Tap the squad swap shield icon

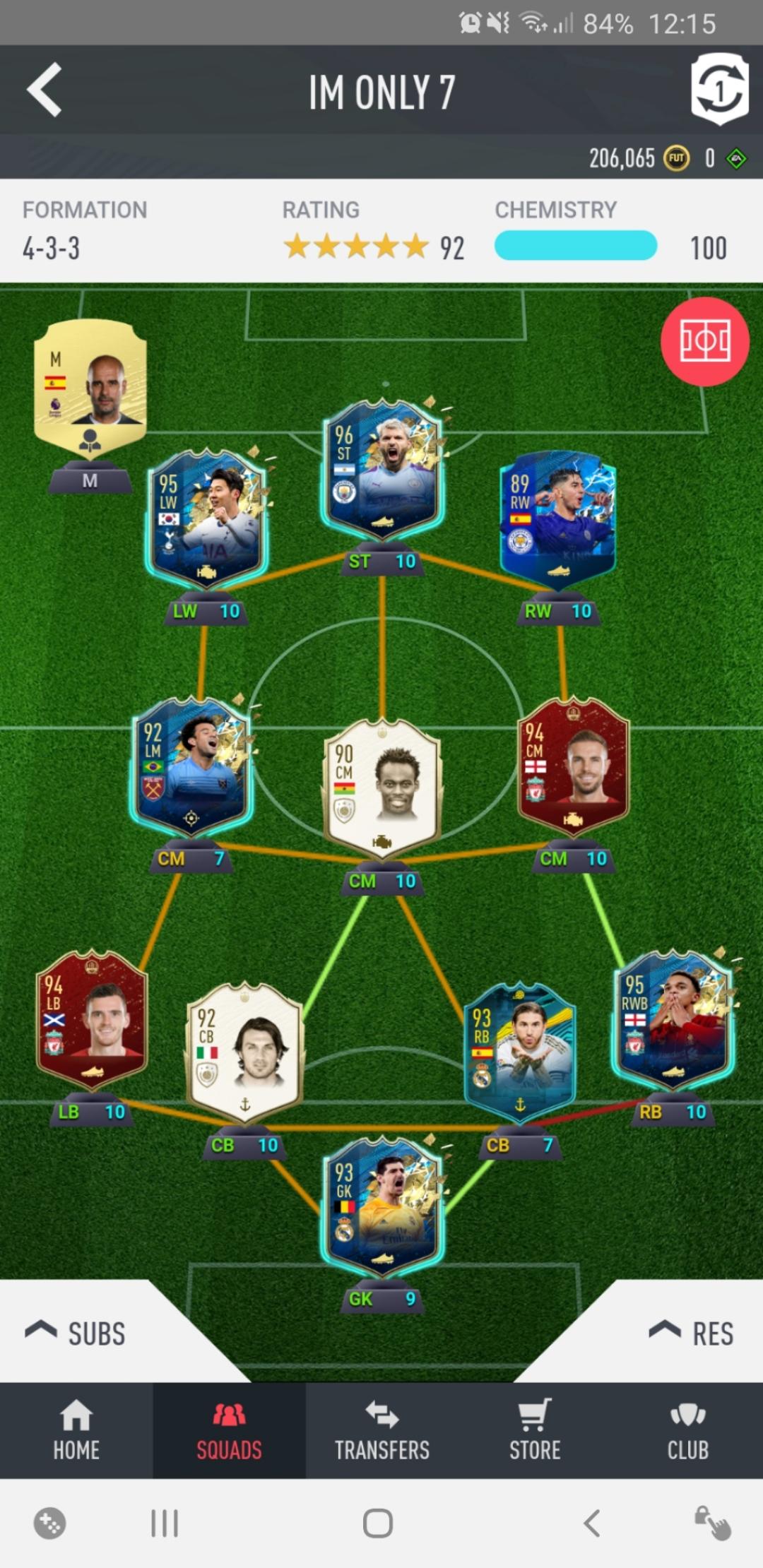[x=718, y=89]
